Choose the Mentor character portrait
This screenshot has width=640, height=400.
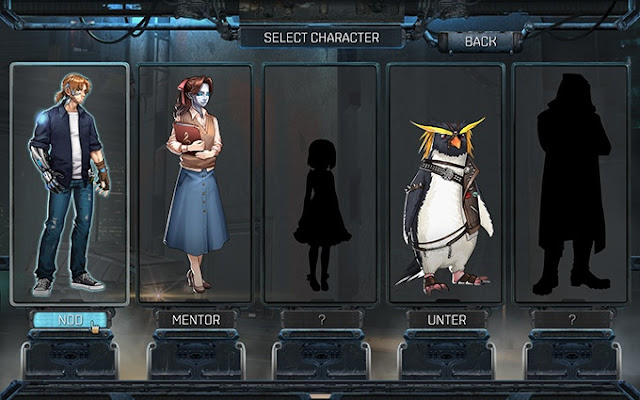[195, 183]
